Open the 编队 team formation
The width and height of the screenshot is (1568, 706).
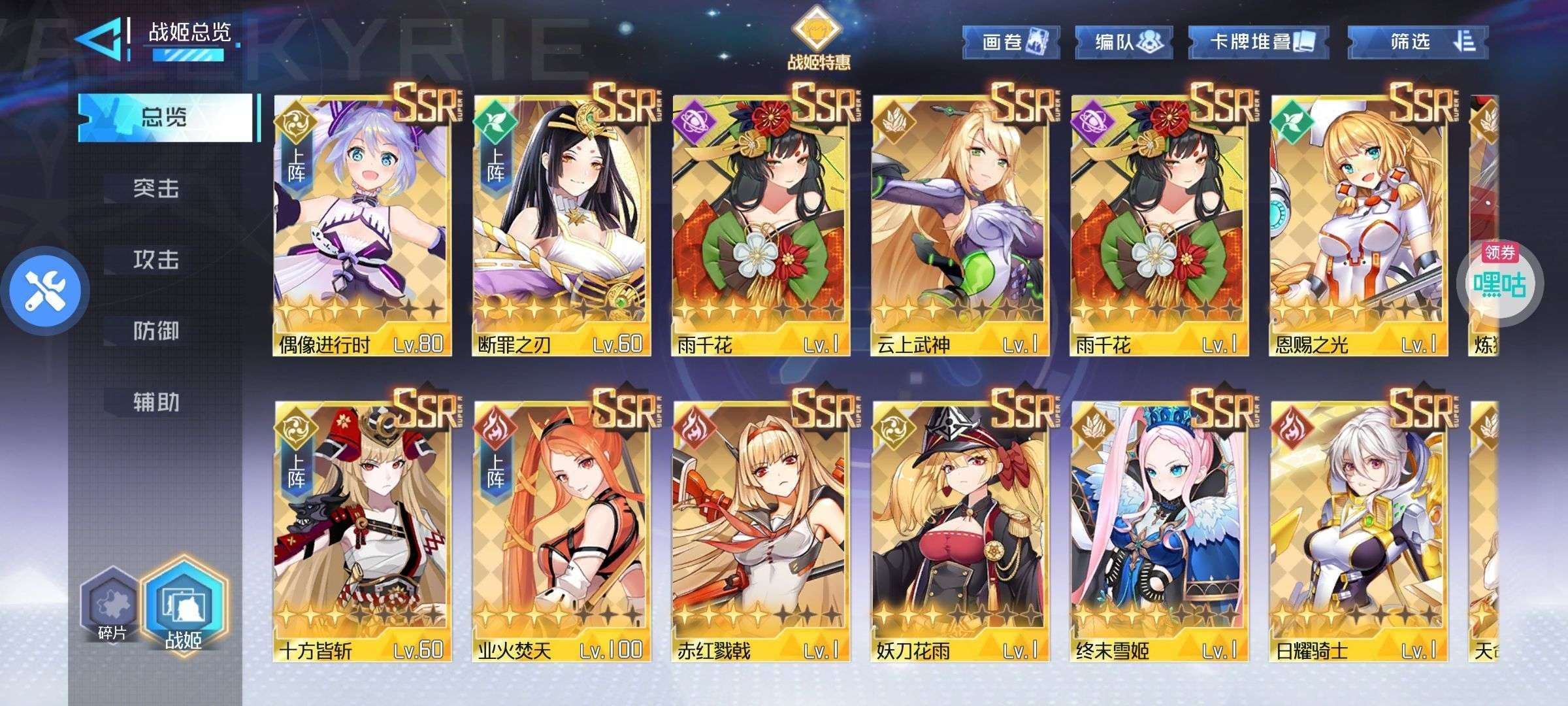tap(1124, 42)
